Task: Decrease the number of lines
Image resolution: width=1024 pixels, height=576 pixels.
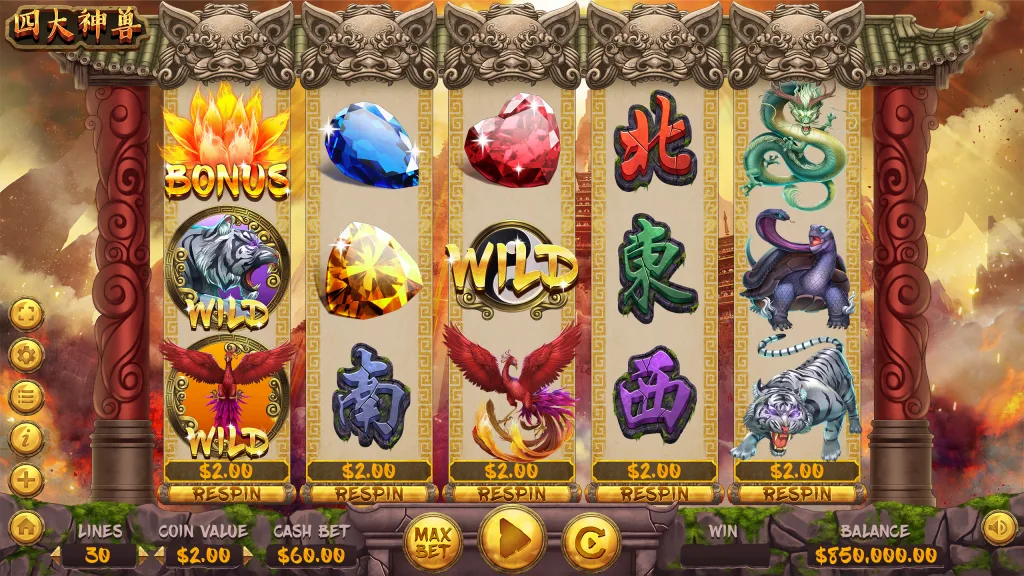Action: coord(57,555)
